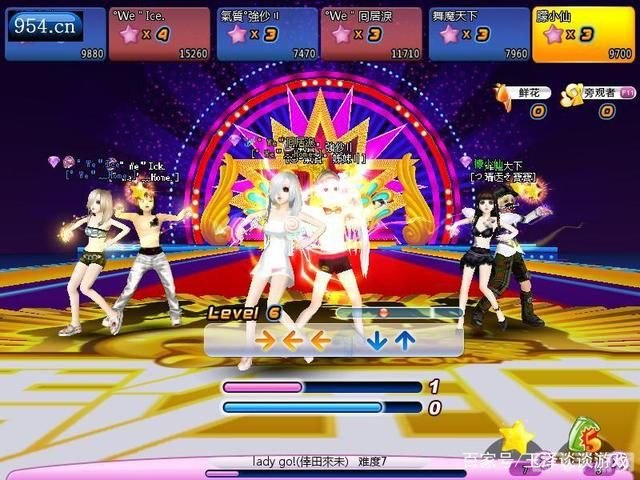The image size is (640, 480).
Task: Select the 舞魔天下 player panel
Action: [477, 34]
